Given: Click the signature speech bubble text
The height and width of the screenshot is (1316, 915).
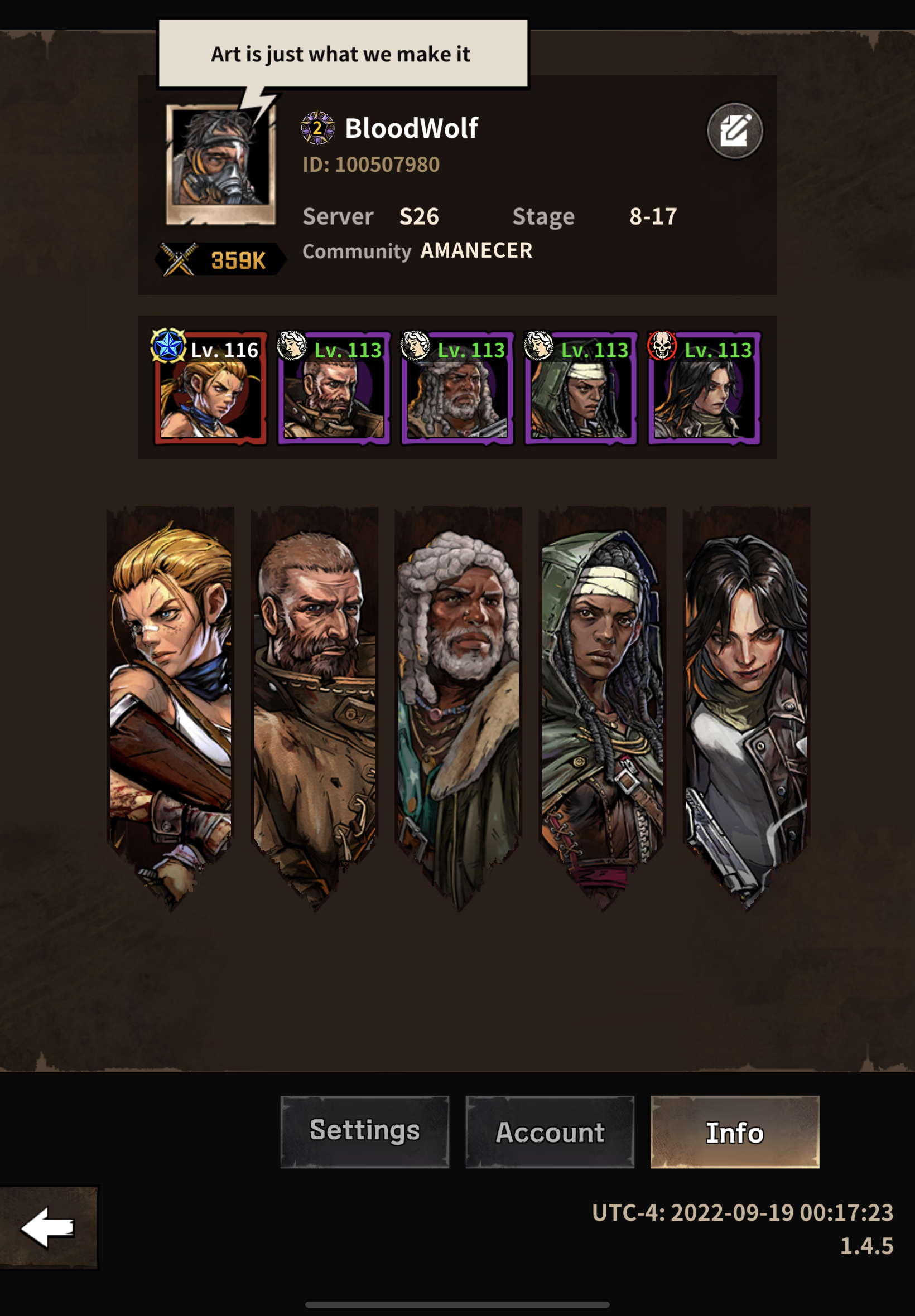Looking at the screenshot, I should click(342, 54).
